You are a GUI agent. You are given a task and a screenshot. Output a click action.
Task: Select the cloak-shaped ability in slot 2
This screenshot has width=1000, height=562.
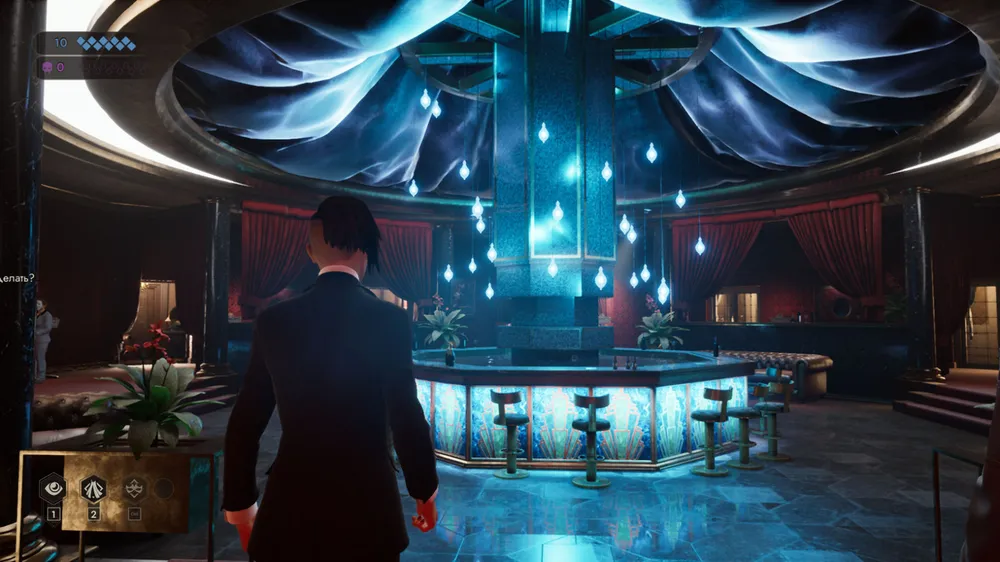coord(93,488)
